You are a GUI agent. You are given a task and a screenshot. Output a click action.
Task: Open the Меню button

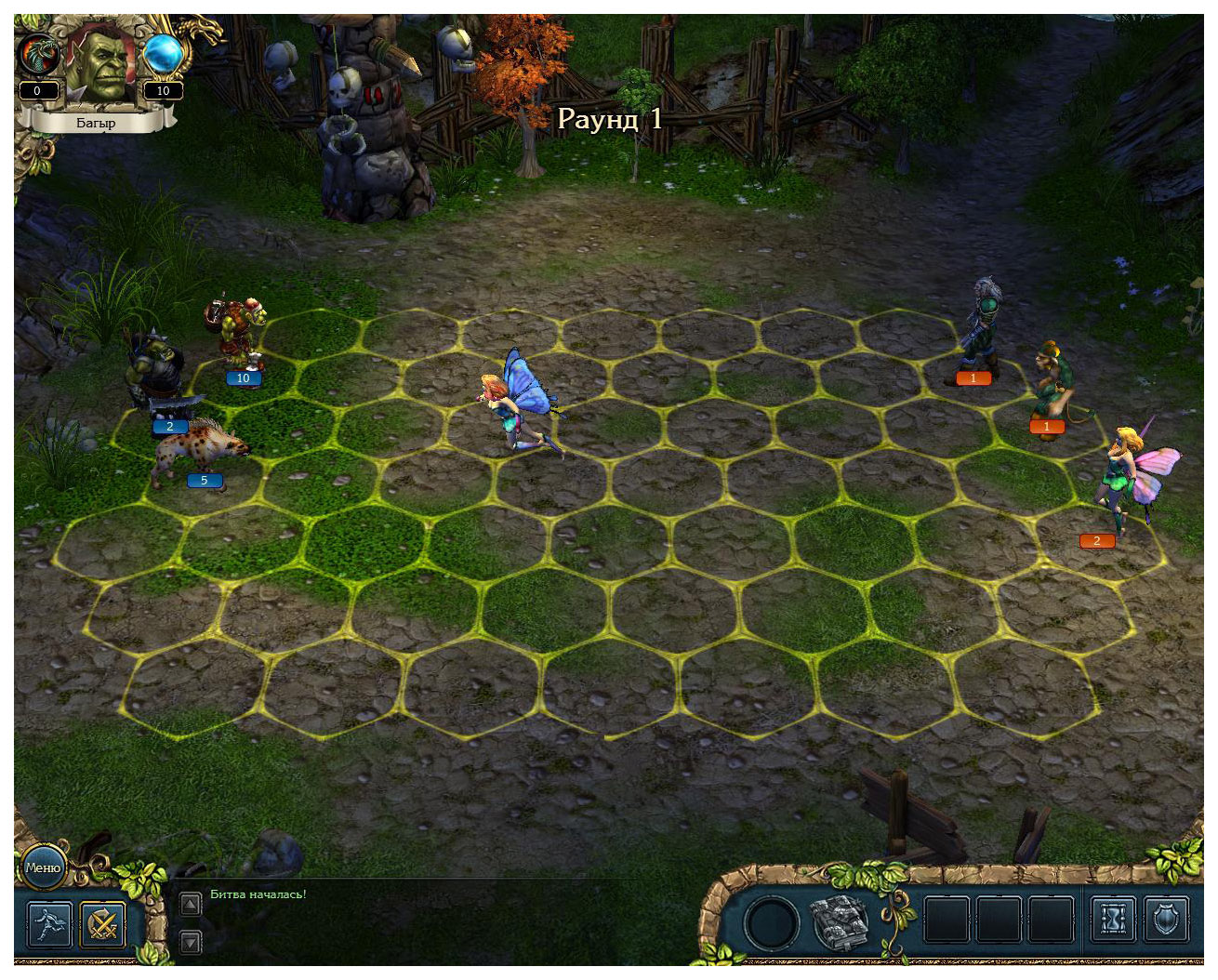[x=43, y=867]
